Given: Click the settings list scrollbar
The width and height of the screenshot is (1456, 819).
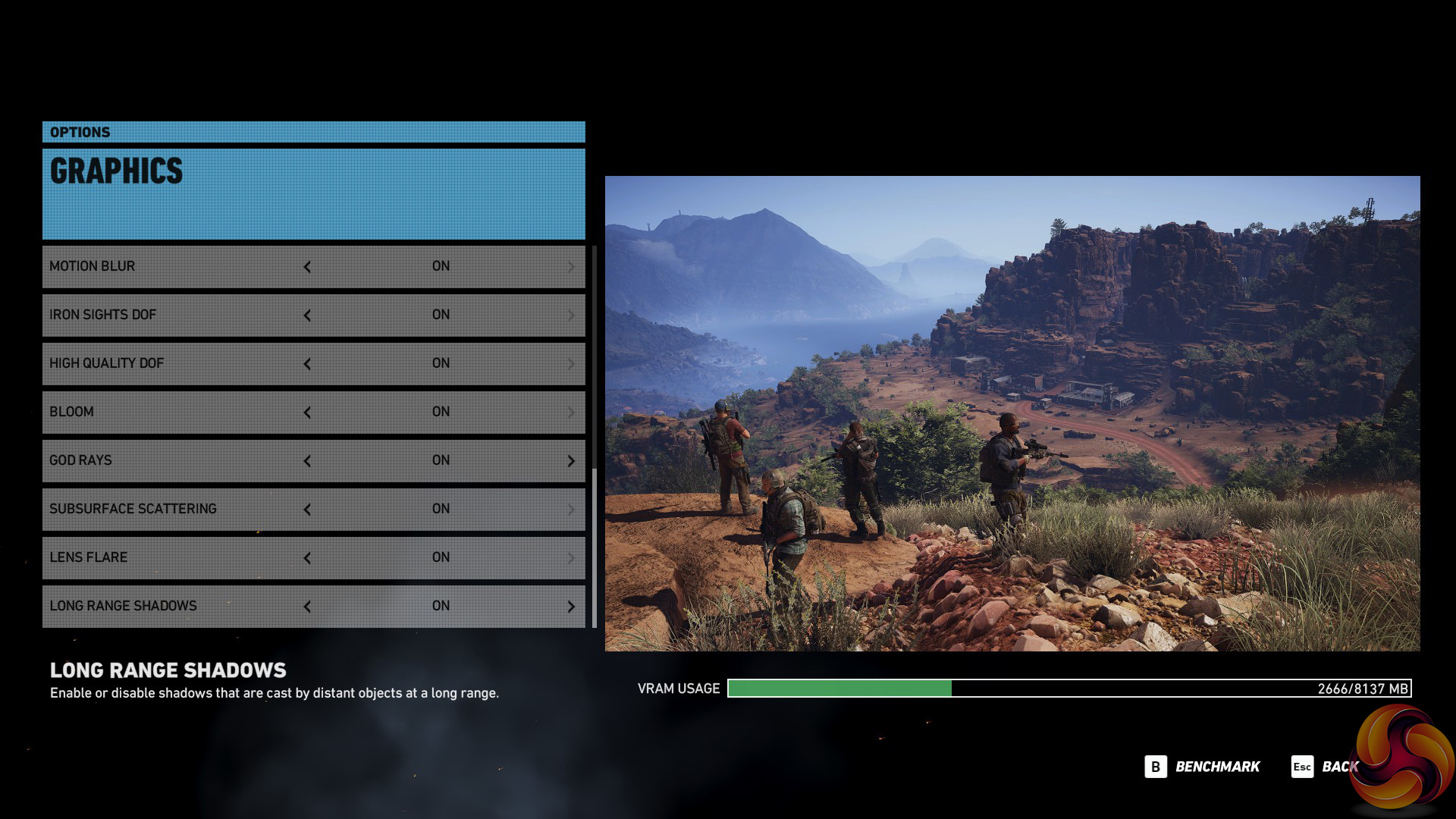Looking at the screenshot, I should (595, 546).
